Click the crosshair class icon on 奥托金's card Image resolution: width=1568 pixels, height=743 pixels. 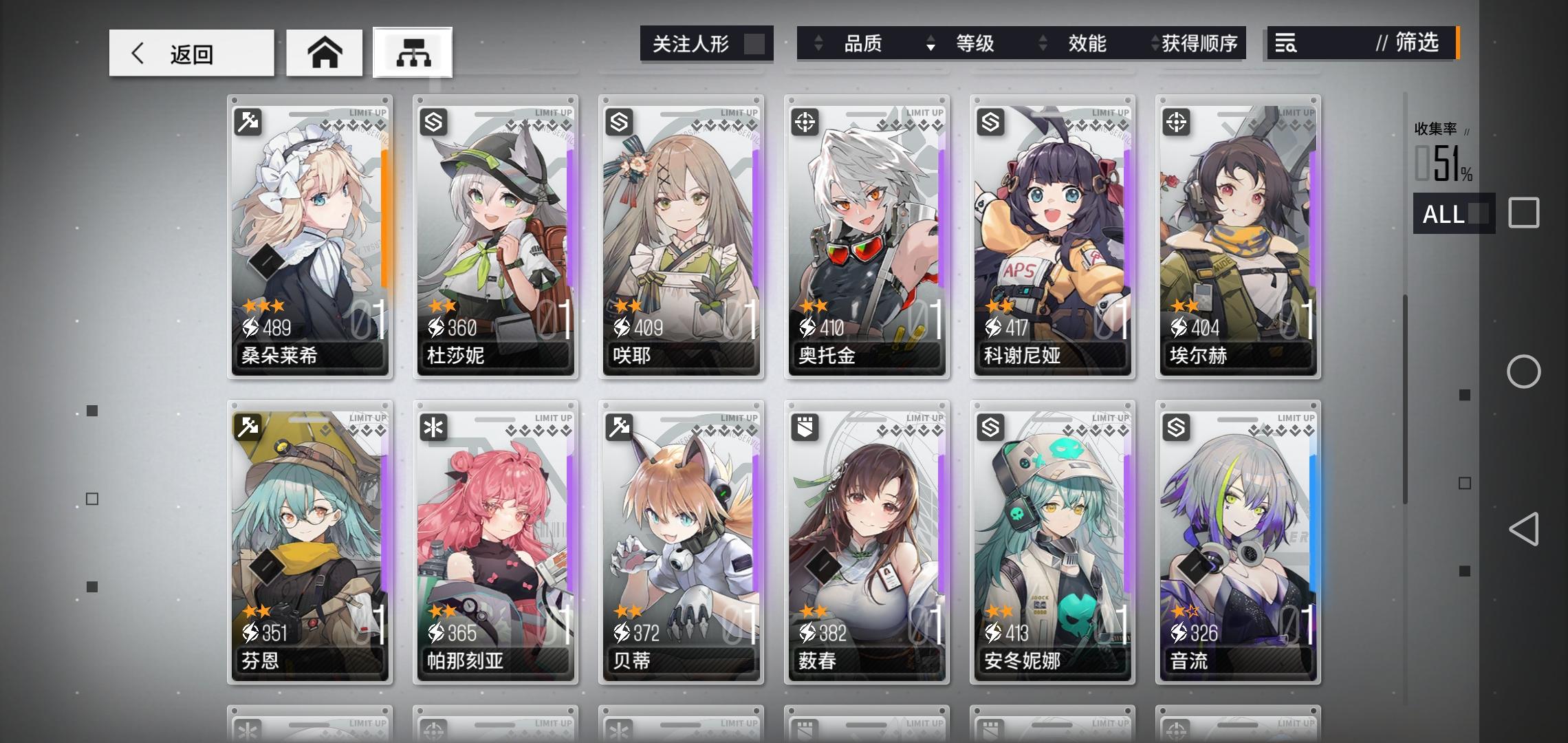805,121
